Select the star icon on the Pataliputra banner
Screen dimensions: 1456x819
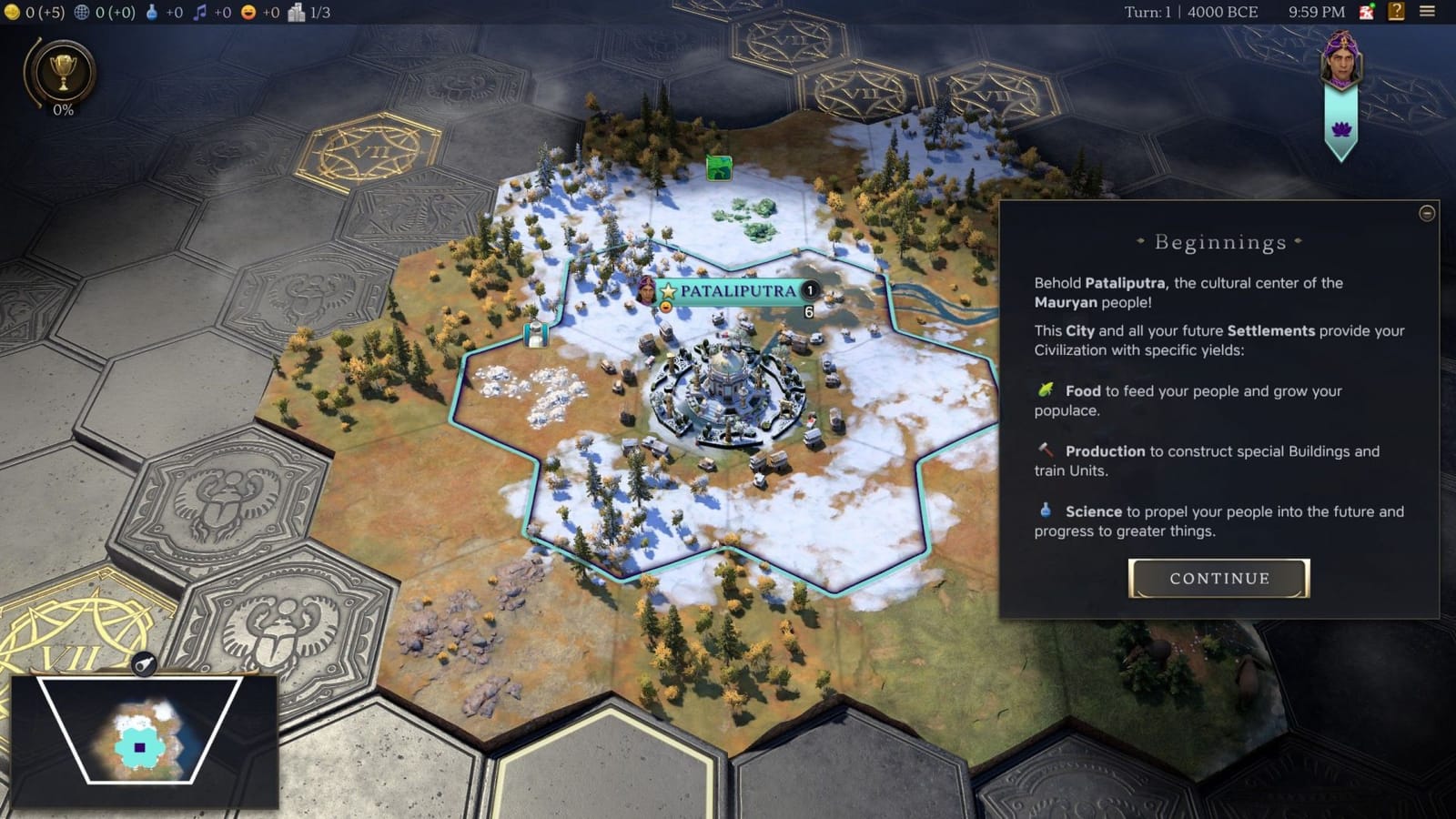point(667,293)
